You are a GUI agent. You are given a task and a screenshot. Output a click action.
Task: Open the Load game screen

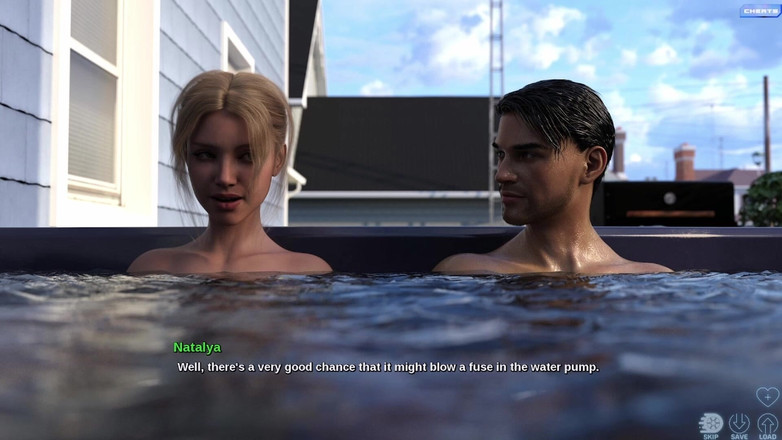click(767, 425)
